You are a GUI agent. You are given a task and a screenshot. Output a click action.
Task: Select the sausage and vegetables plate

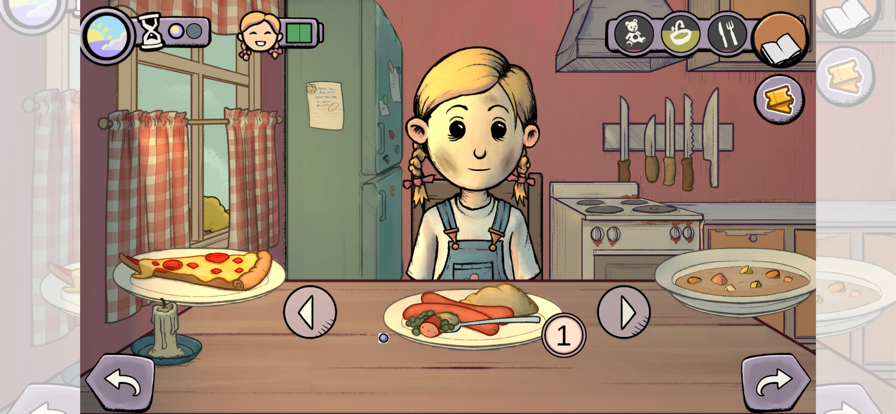[x=464, y=314]
